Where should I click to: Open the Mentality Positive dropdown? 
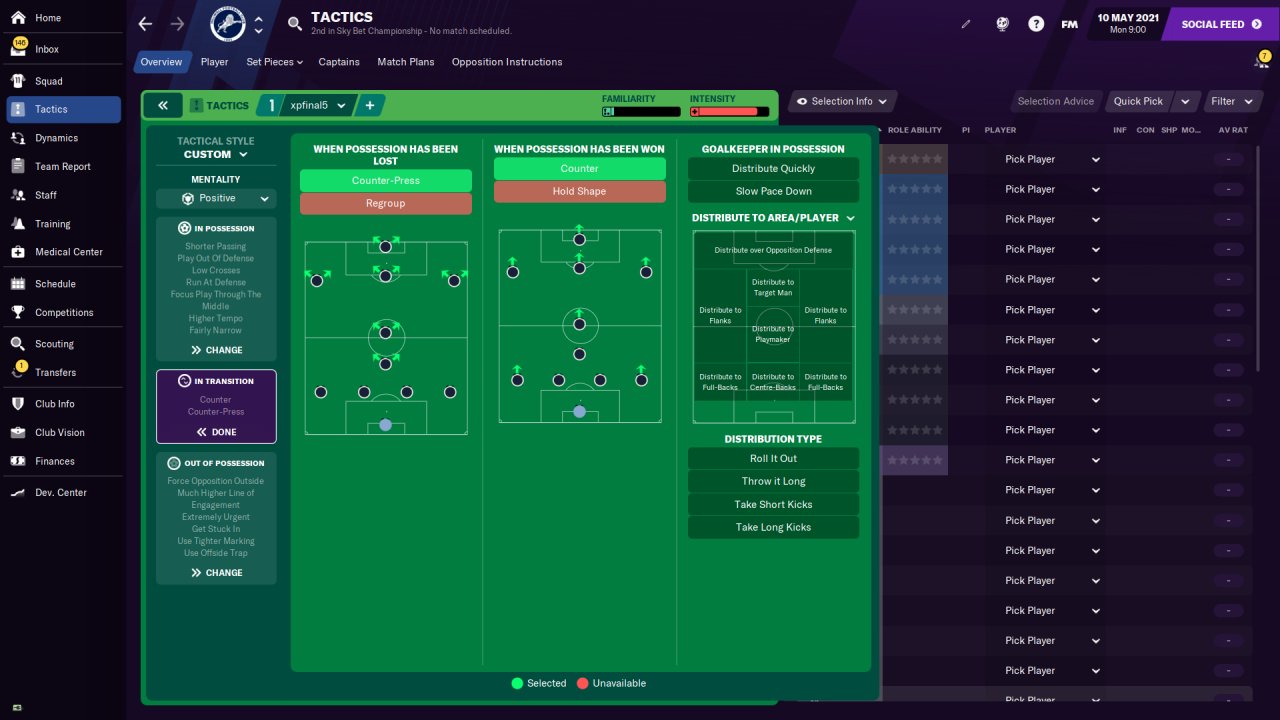tap(216, 199)
